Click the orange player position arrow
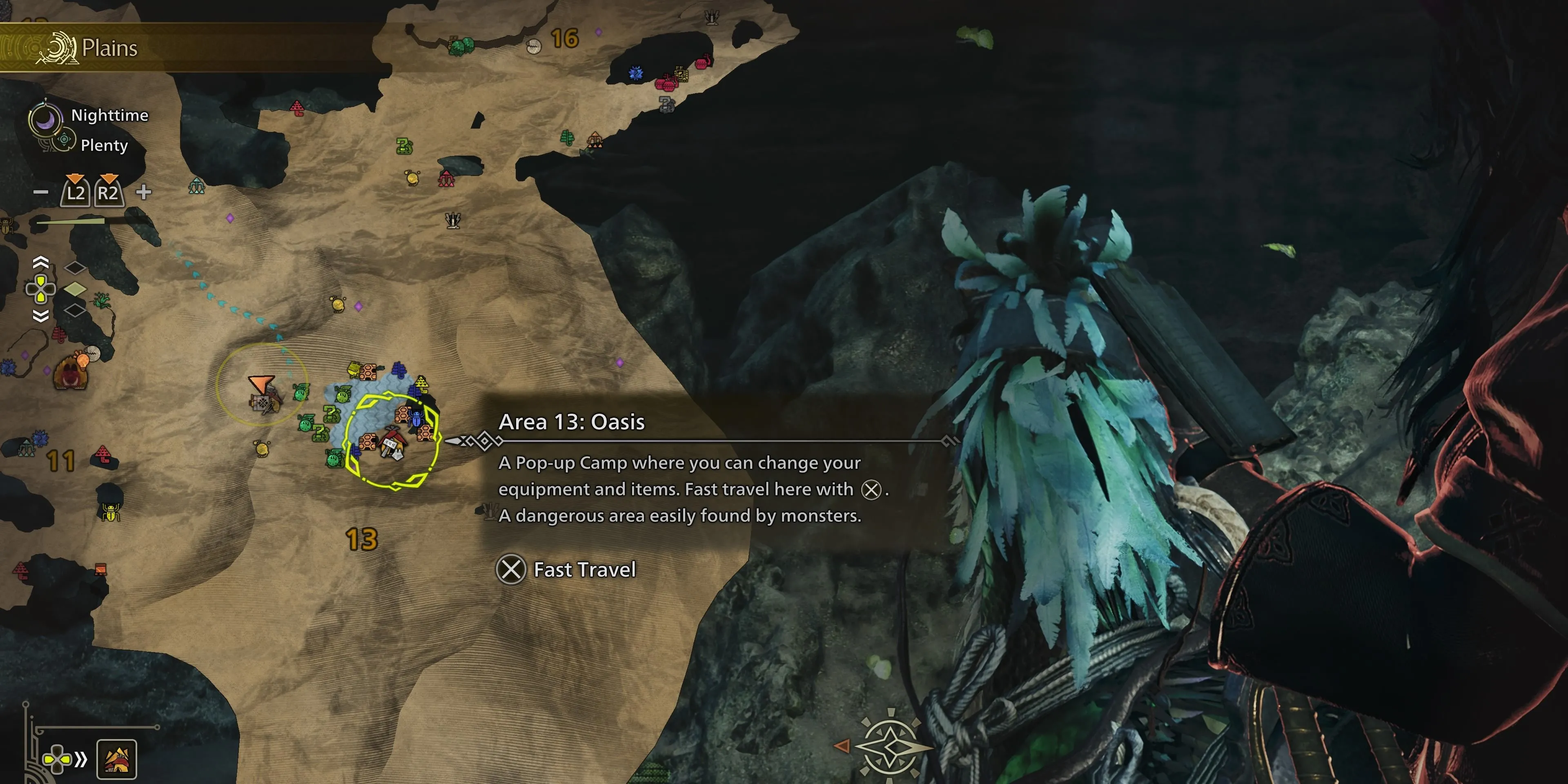Image resolution: width=1568 pixels, height=784 pixels. 261,384
